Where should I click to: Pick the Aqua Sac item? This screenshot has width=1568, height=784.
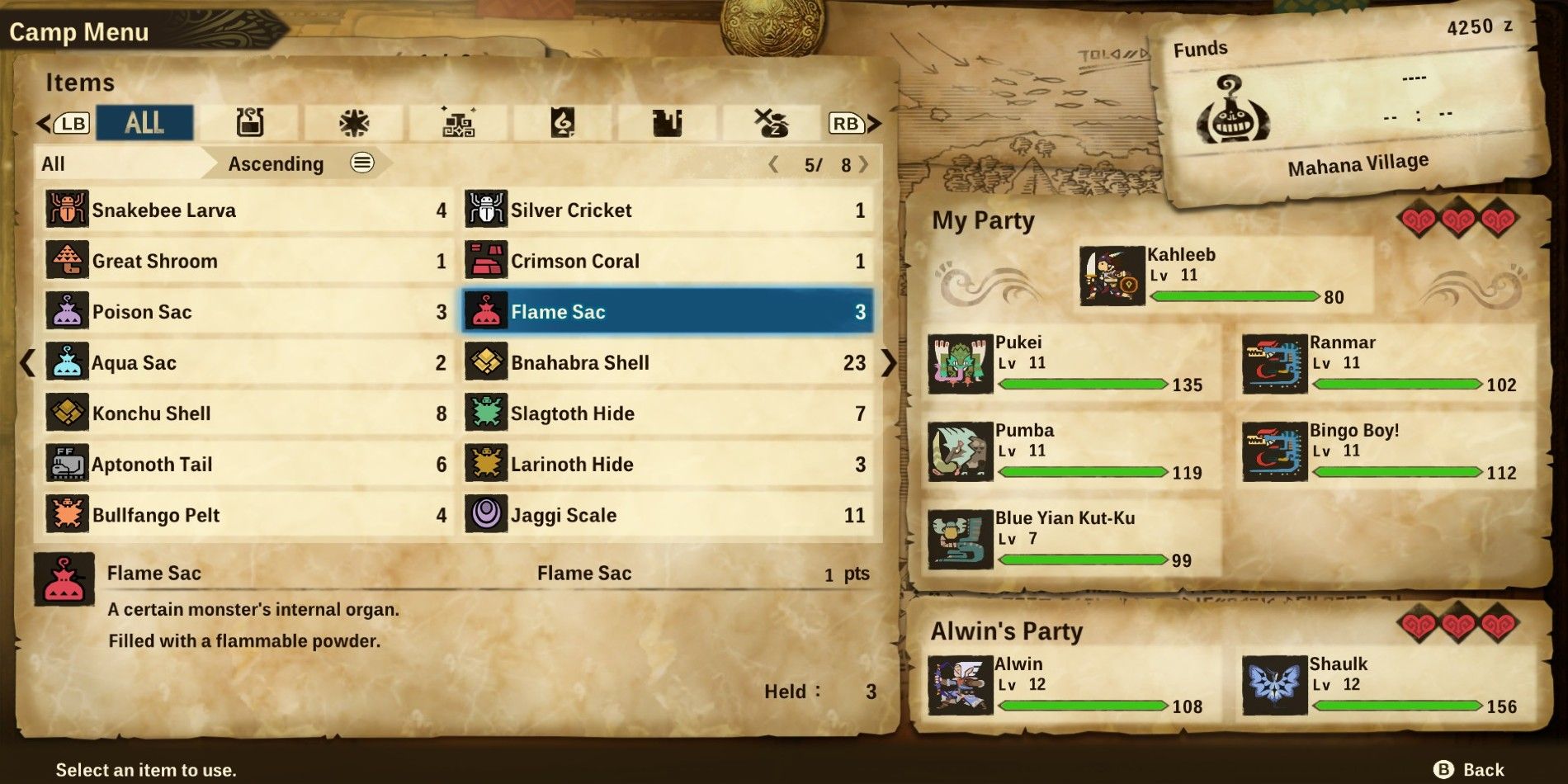[247, 363]
